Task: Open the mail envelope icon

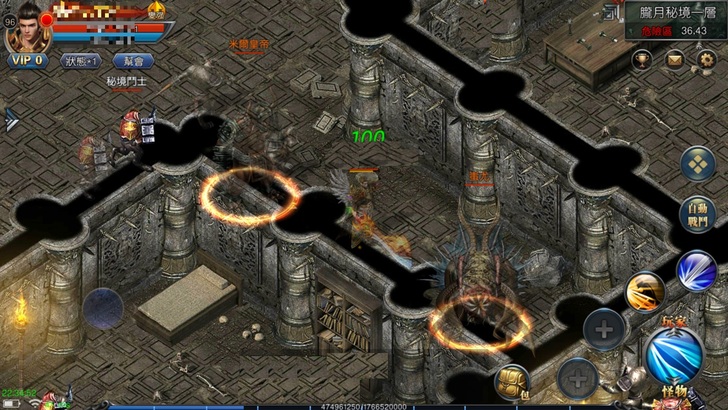Action: [675, 61]
